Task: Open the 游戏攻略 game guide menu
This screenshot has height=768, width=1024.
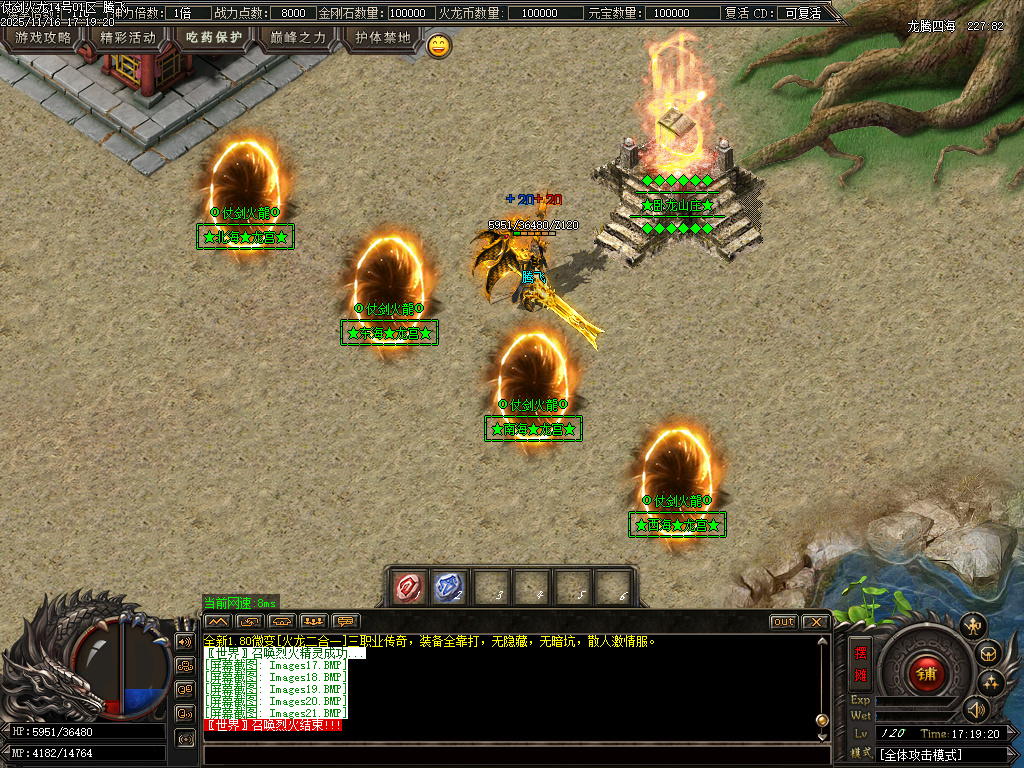Action: (42, 38)
